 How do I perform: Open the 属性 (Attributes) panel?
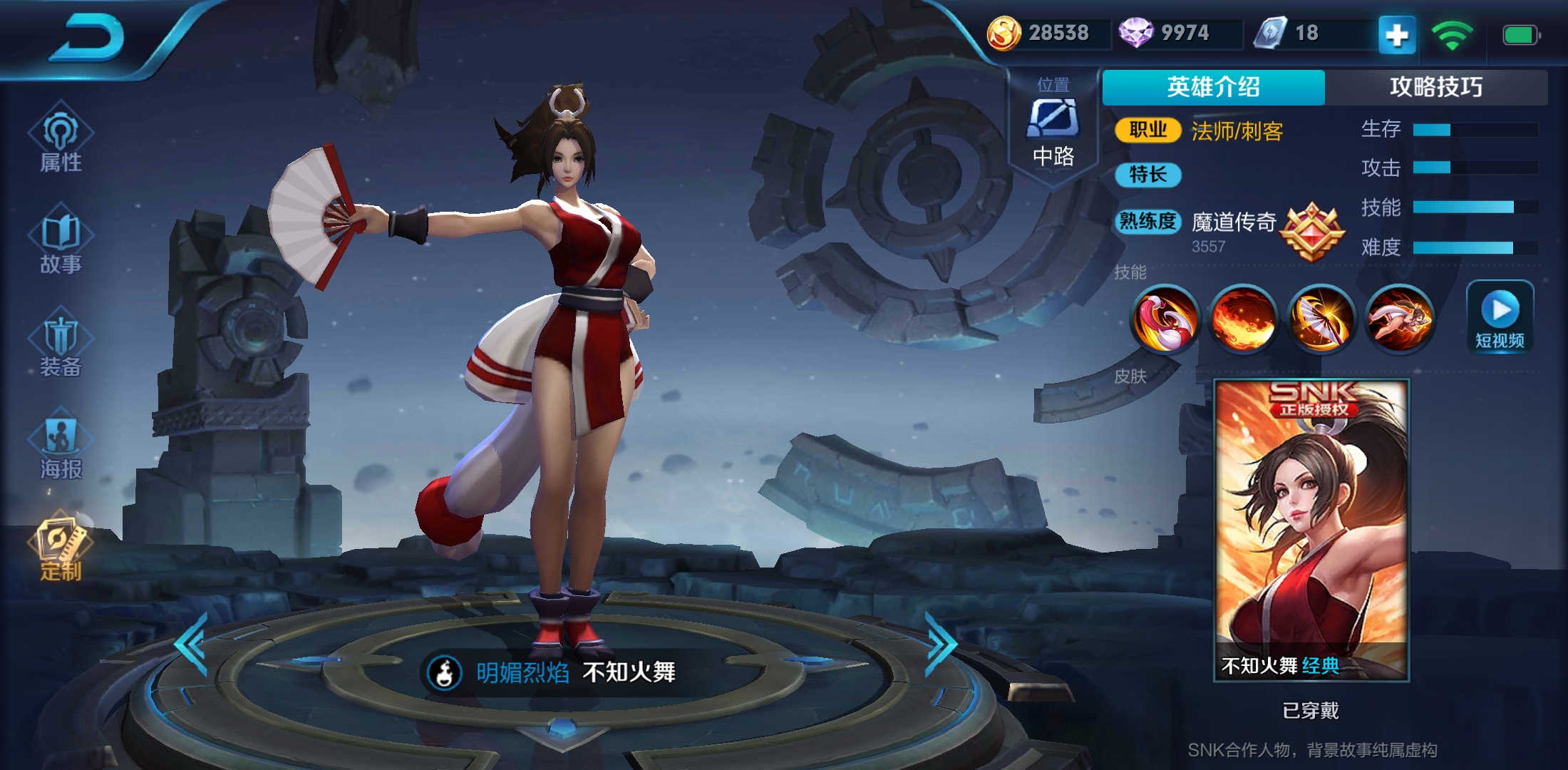click(x=61, y=140)
